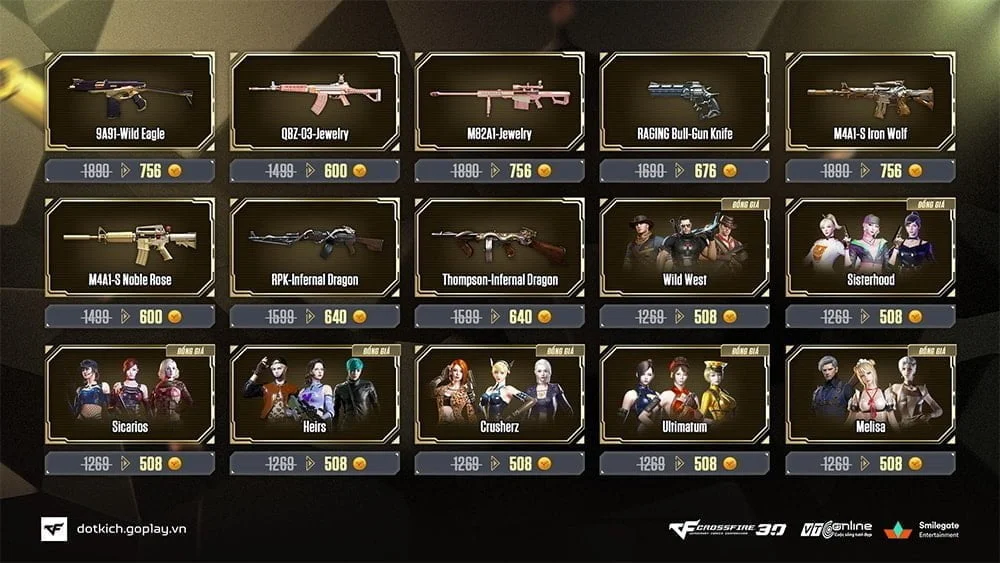Buy QBZ-03-Jewelry via its 600 price bar
Image resolution: width=1000 pixels, height=563 pixels.
[x=335, y=171]
